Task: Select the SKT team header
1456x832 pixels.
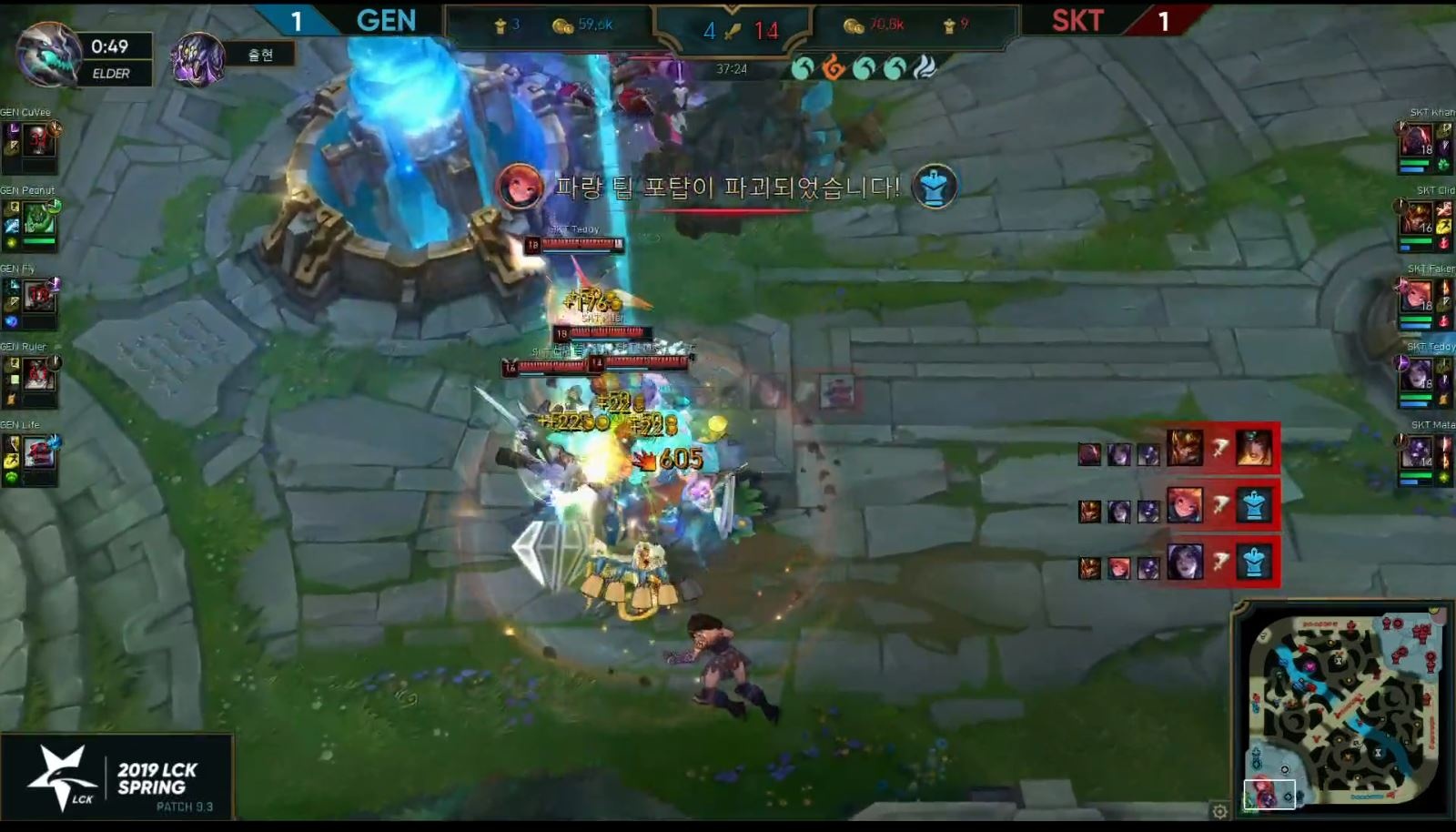Action: [x=1077, y=20]
